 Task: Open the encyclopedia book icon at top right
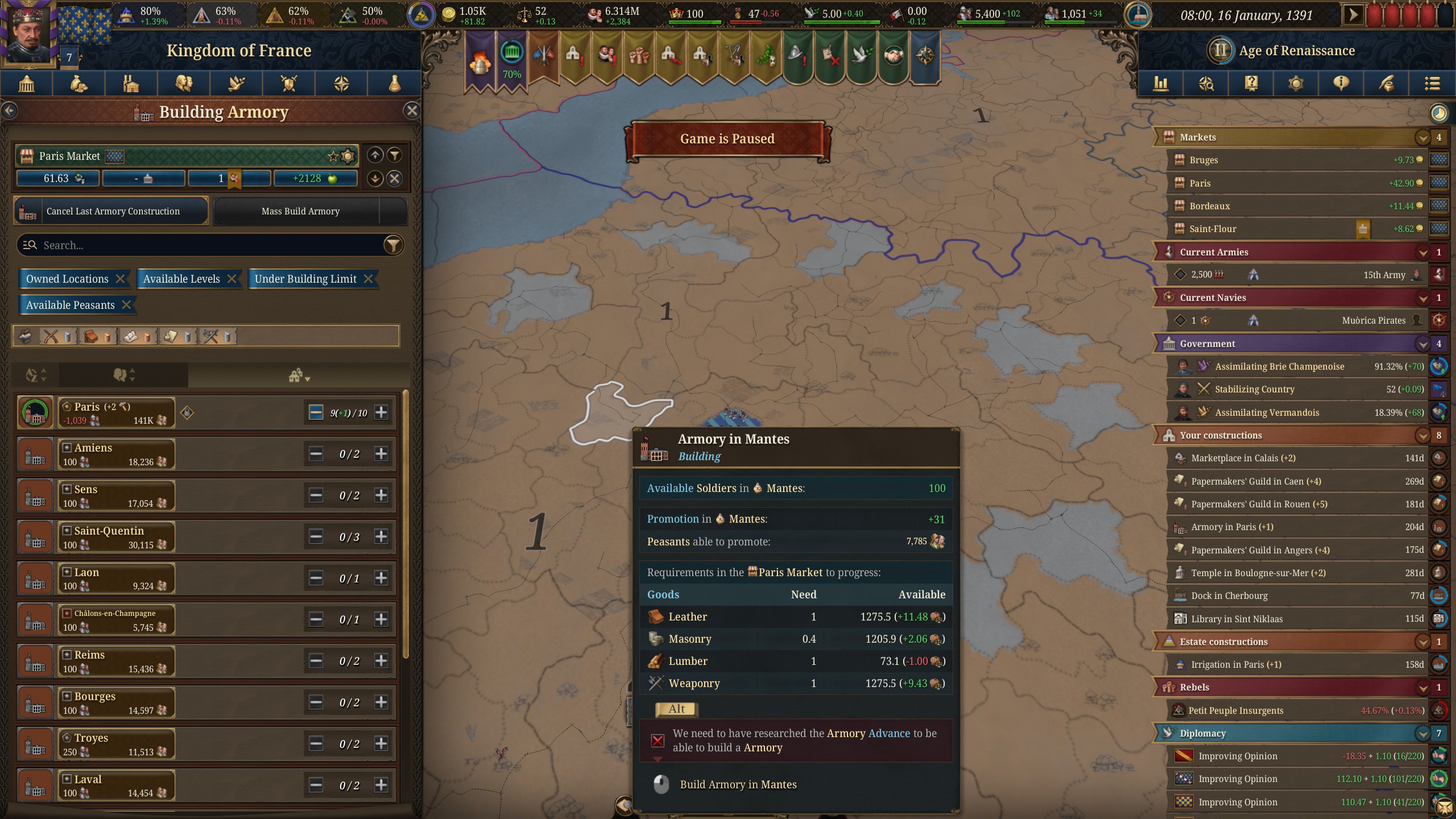1251,84
